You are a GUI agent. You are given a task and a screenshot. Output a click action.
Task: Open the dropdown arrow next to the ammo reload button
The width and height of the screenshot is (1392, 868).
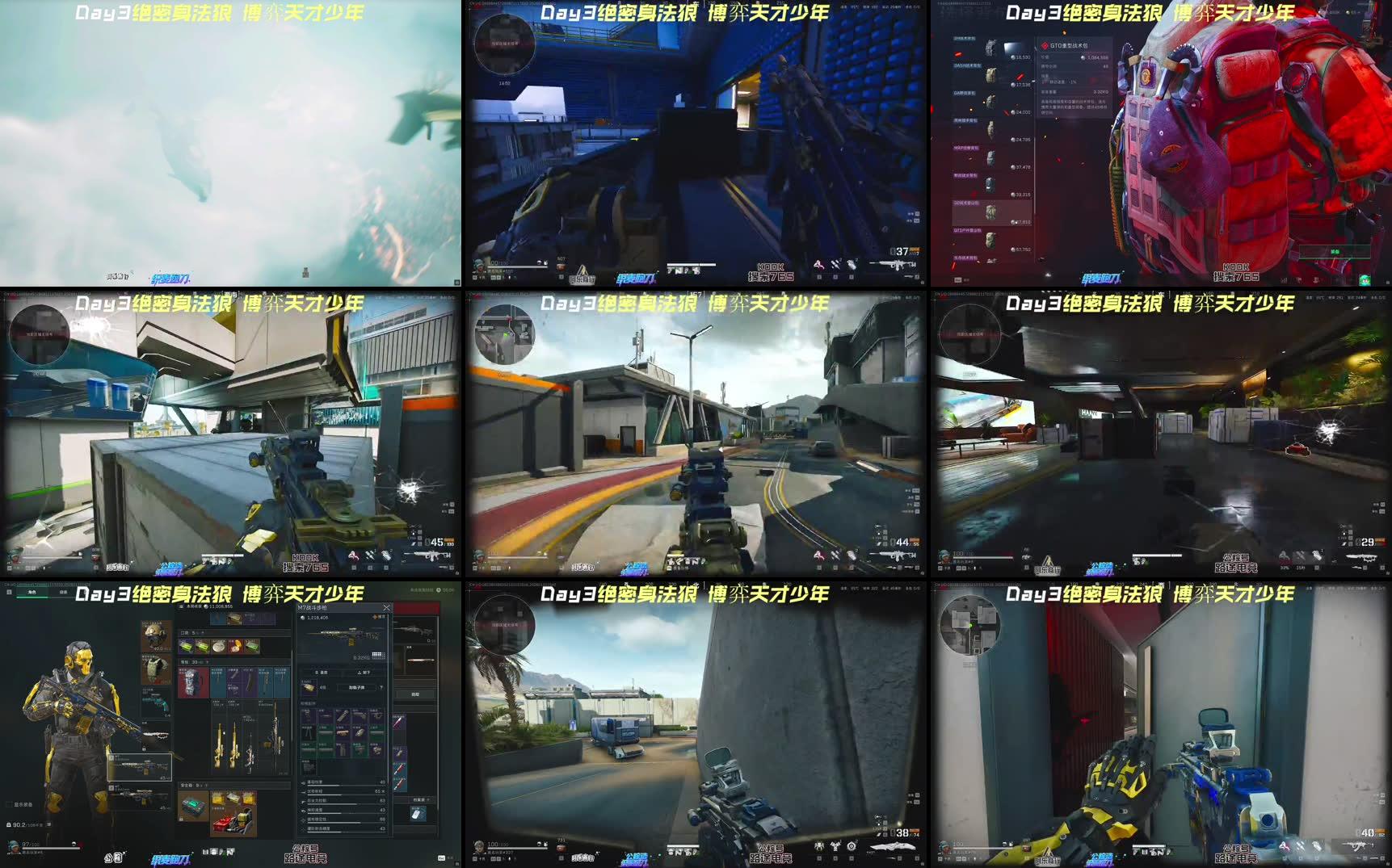(x=381, y=686)
